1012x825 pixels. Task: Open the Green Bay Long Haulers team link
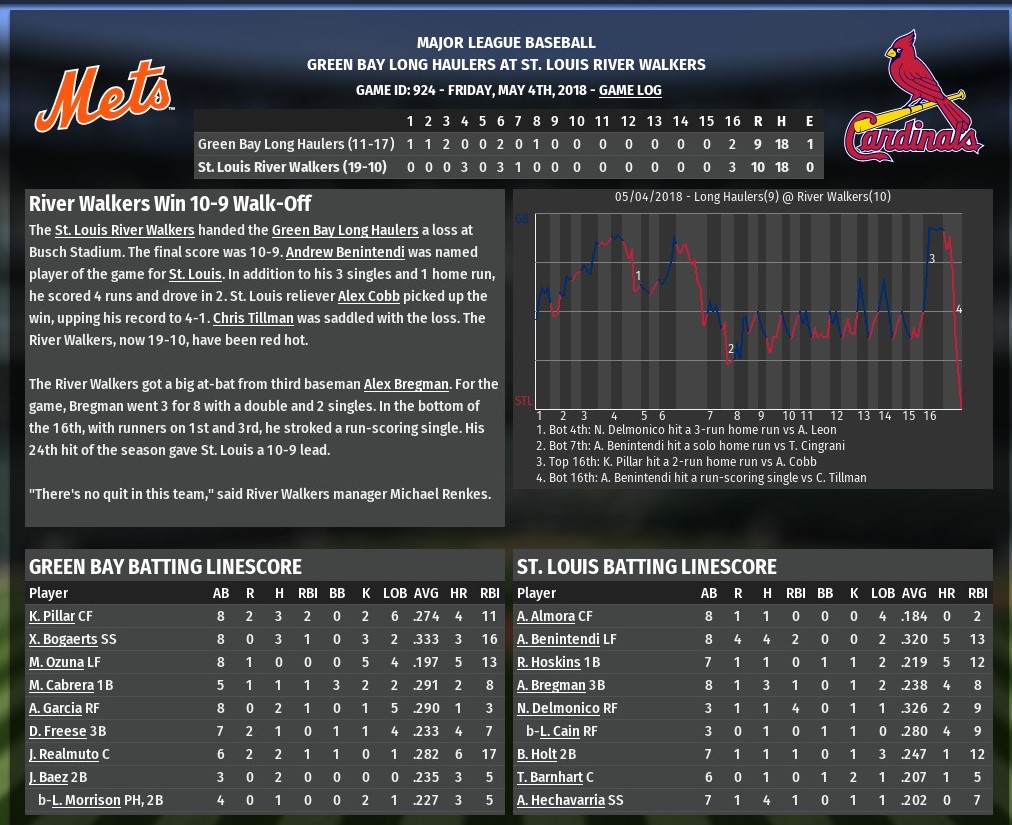[335, 230]
